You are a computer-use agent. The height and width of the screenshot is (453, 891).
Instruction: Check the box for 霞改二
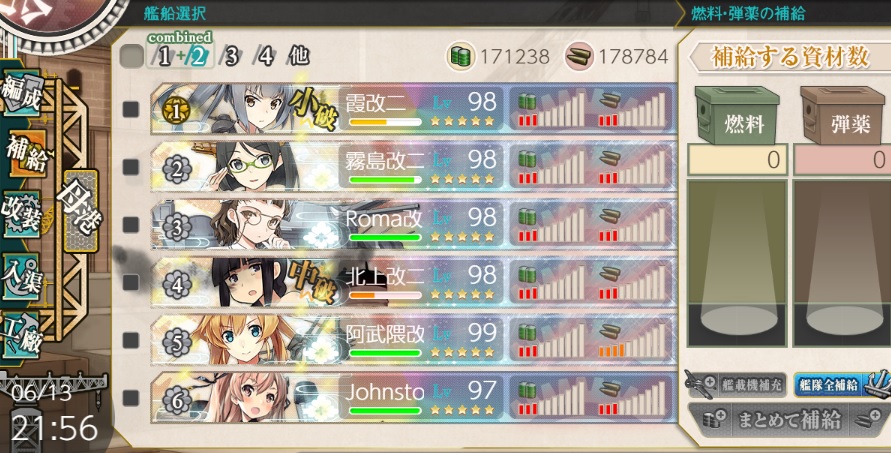[x=131, y=109]
